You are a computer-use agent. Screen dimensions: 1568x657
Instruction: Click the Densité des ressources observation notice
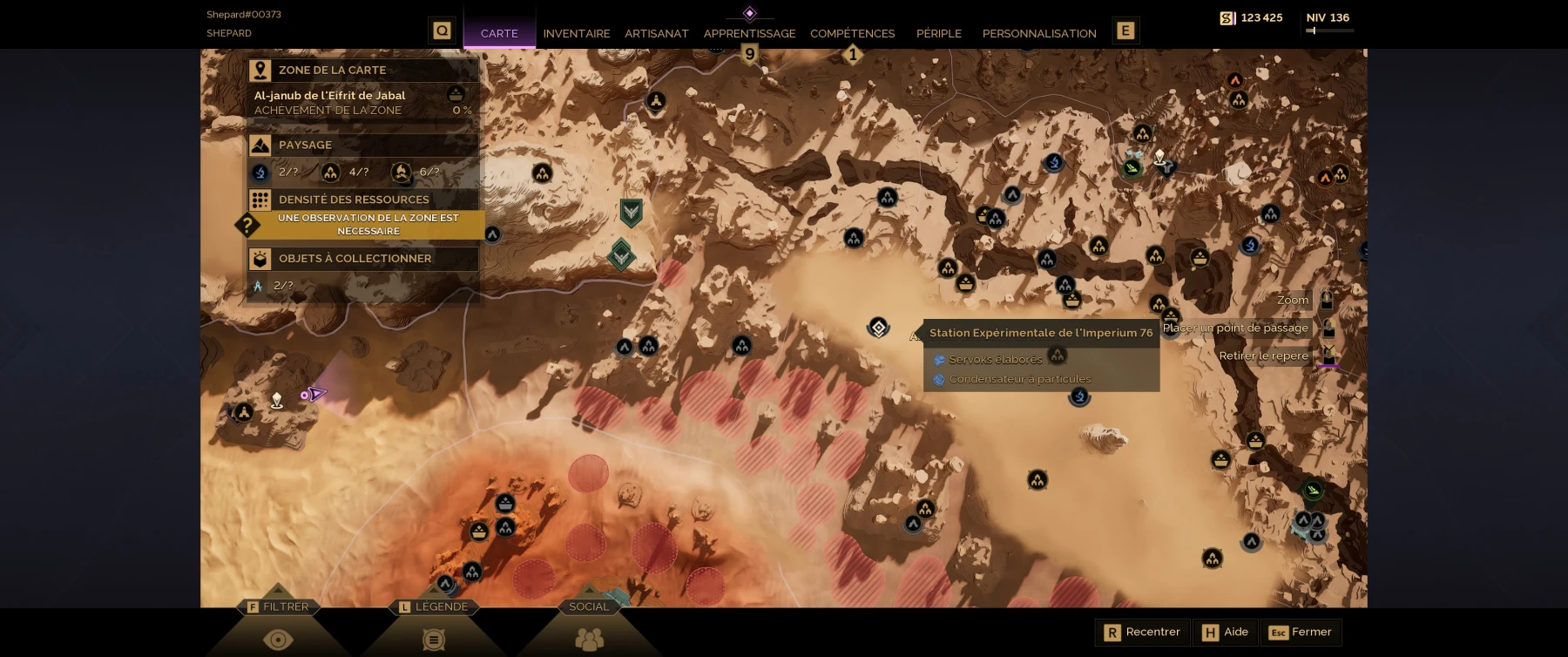(x=368, y=224)
